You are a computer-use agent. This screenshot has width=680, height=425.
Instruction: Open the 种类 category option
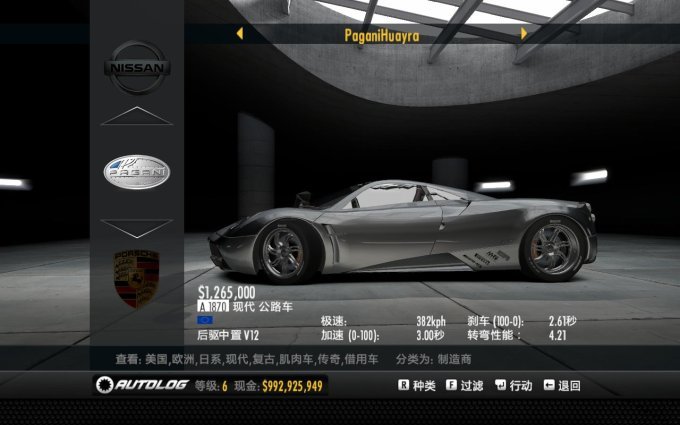(417, 385)
